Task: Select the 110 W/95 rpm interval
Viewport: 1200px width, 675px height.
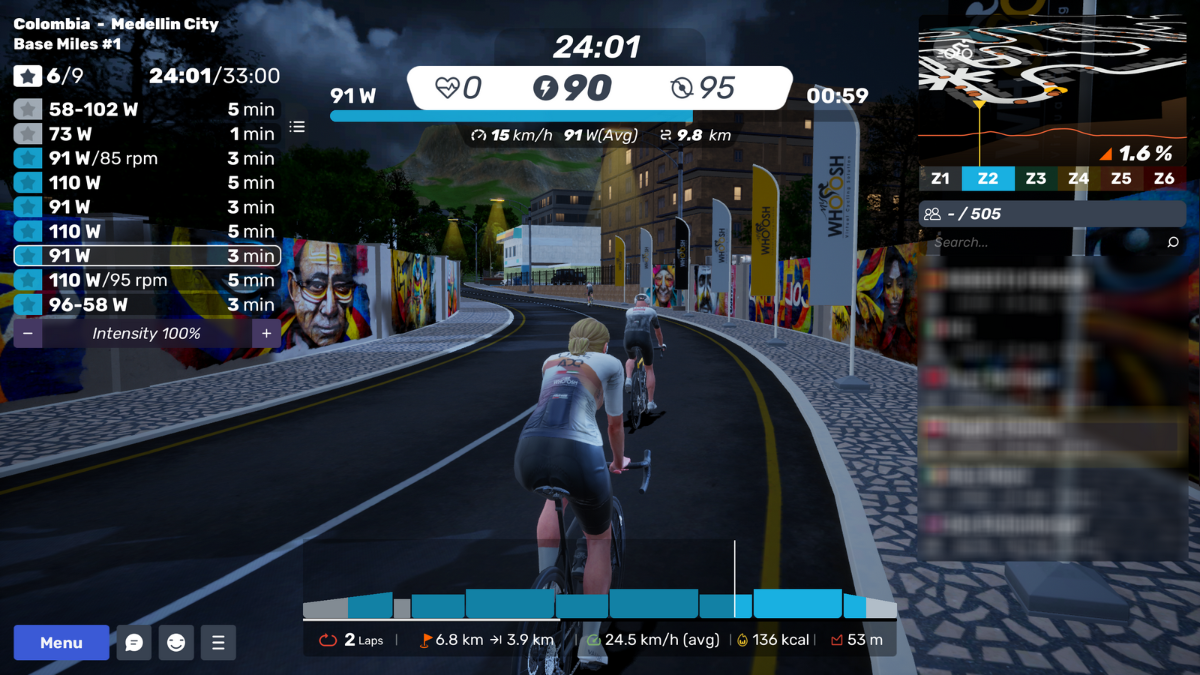Action: 147,280
